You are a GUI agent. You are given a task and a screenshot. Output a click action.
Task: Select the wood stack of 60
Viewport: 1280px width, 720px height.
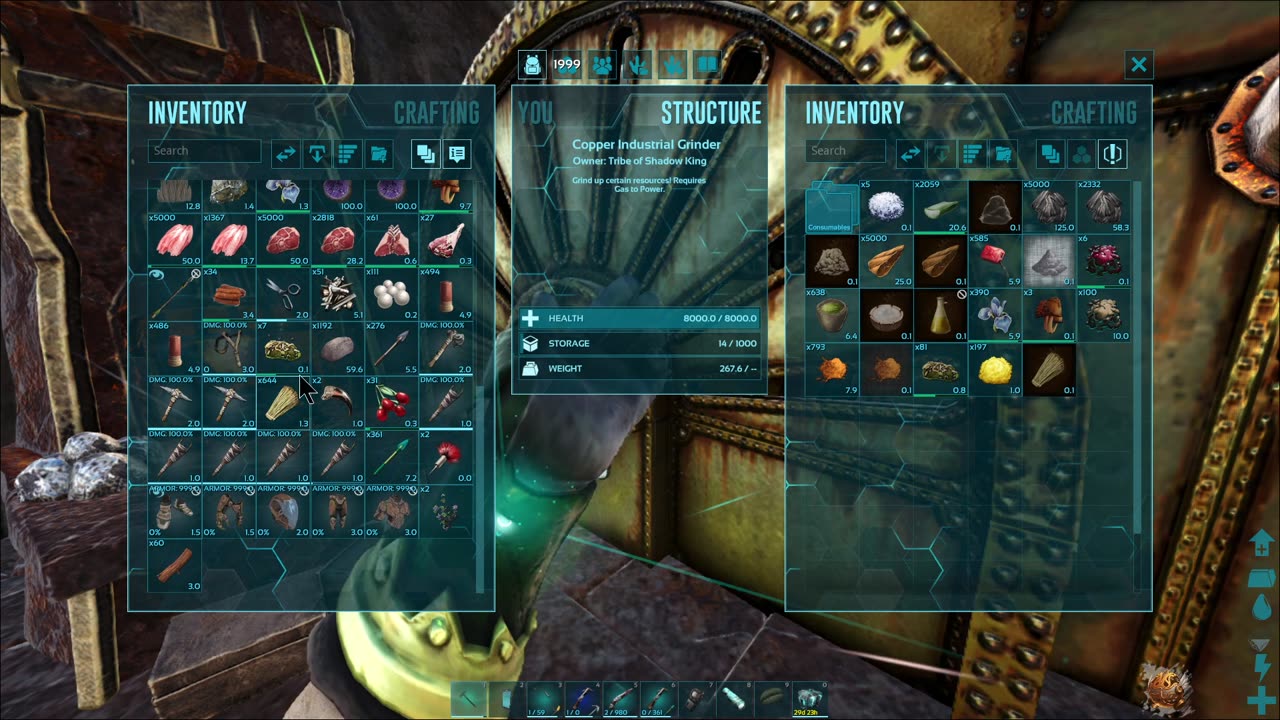coord(176,564)
